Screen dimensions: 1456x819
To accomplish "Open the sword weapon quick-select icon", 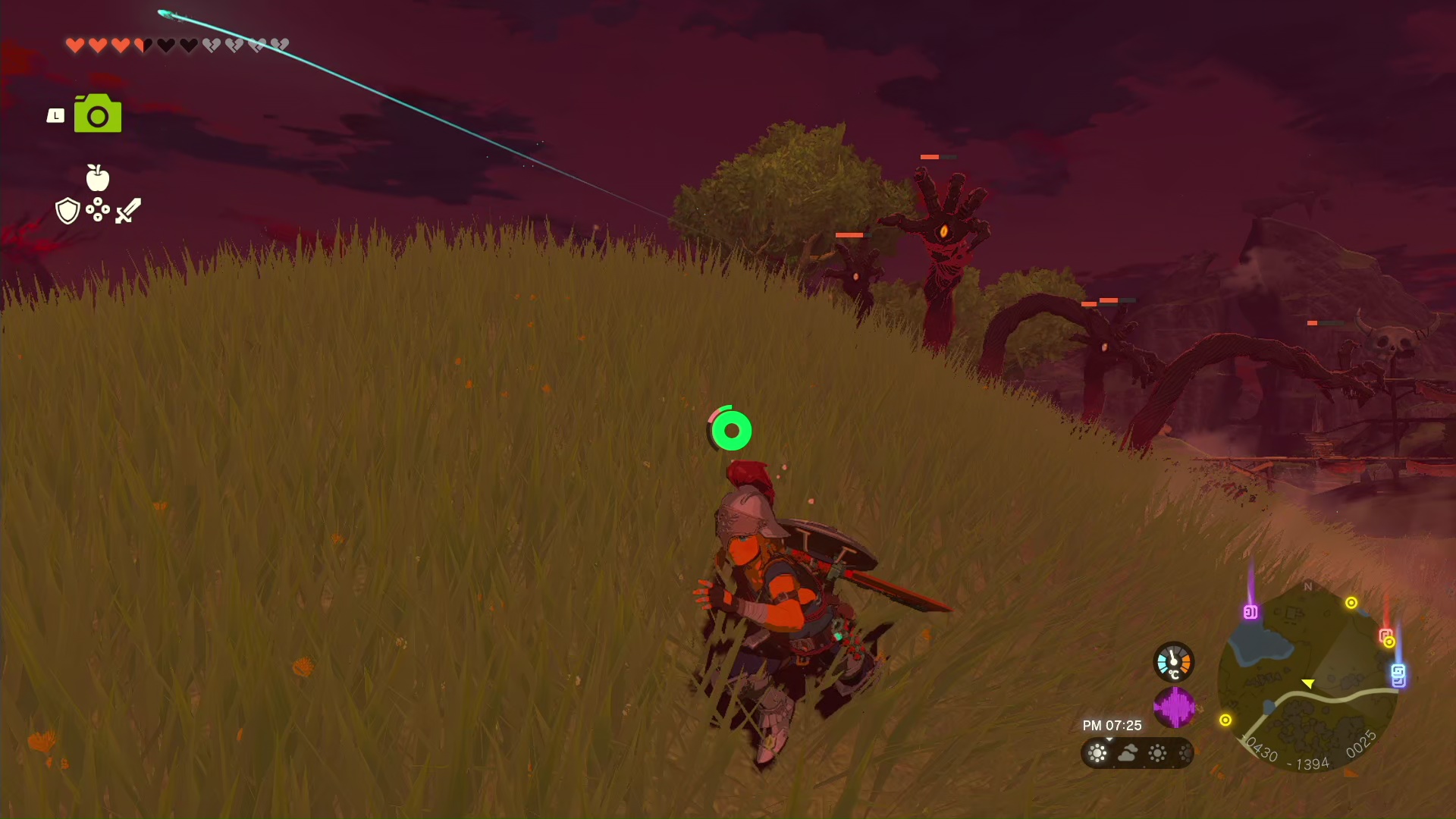I will [x=128, y=211].
